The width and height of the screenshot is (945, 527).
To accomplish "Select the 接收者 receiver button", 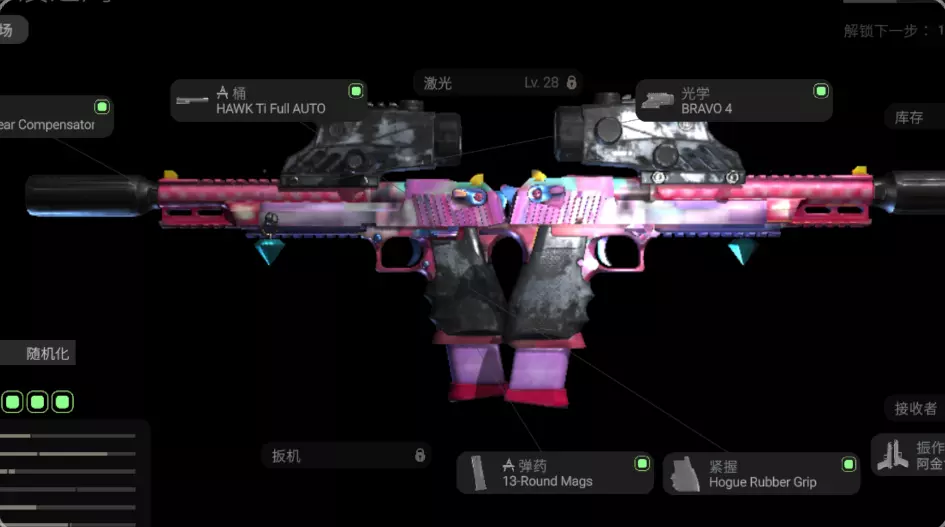I will click(x=914, y=408).
